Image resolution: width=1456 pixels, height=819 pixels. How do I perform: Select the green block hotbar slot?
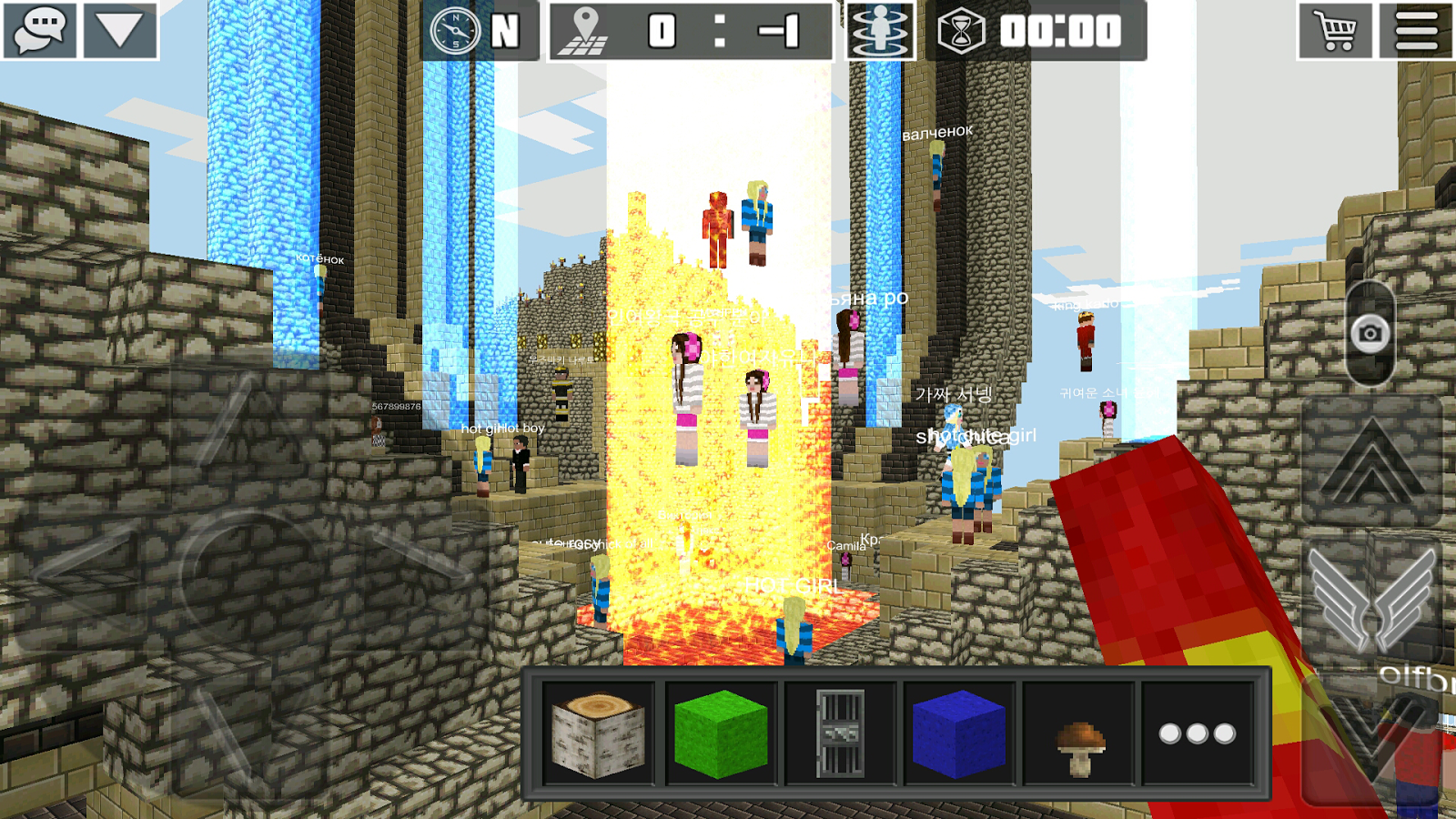pos(720,733)
